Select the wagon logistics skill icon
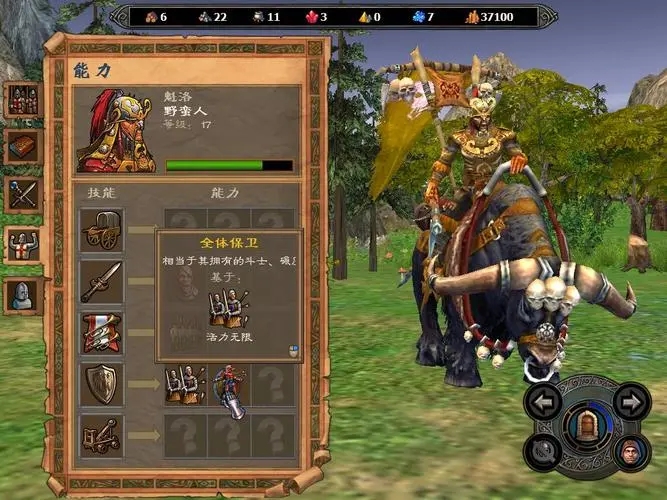Viewport: 667px width, 500px height. point(102,231)
